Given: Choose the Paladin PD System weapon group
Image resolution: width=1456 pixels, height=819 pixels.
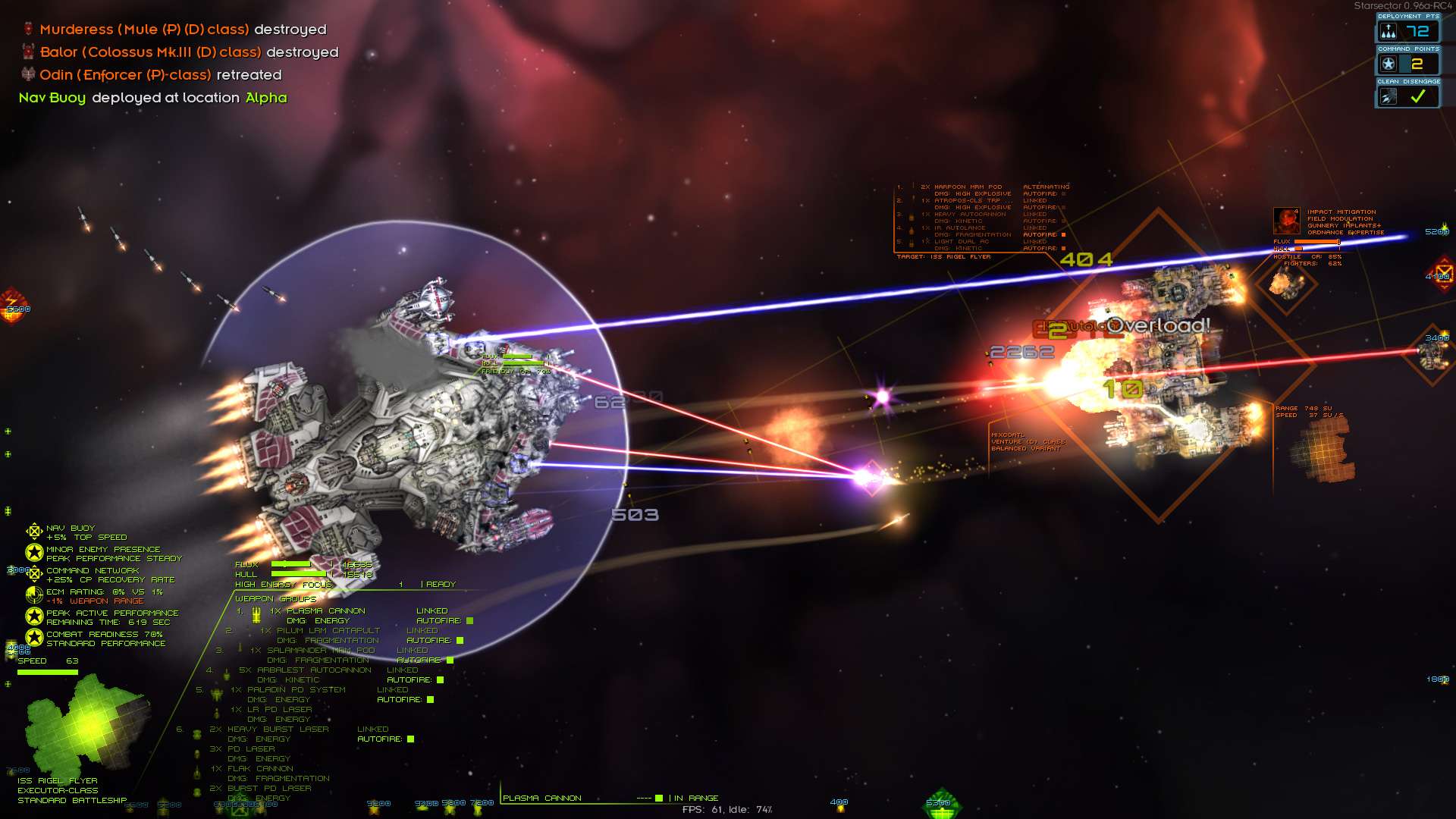Looking at the screenshot, I should click(x=296, y=690).
